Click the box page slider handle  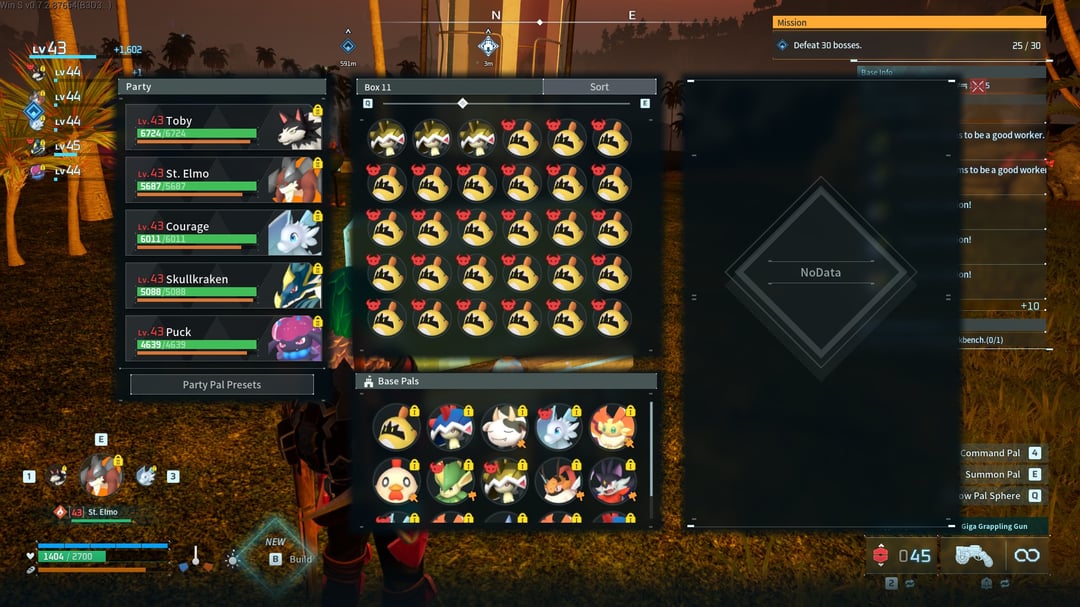(462, 103)
